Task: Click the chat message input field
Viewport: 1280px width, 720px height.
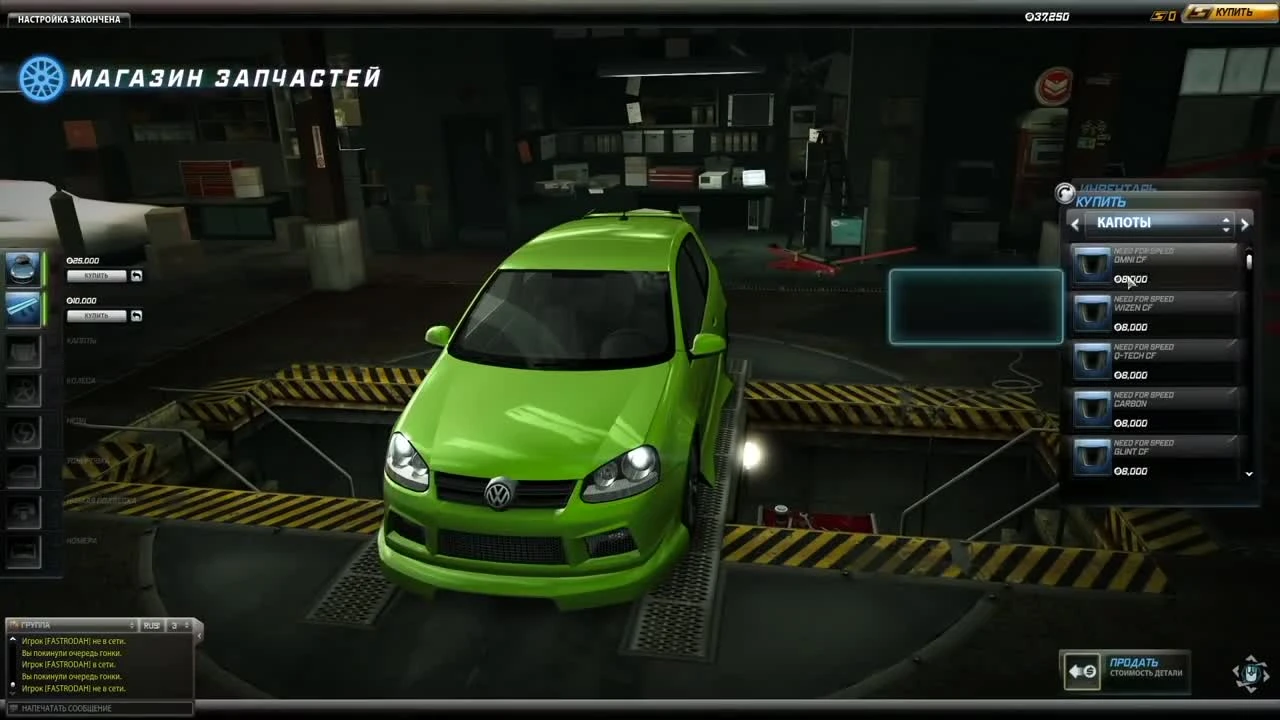Action: click(x=95, y=708)
